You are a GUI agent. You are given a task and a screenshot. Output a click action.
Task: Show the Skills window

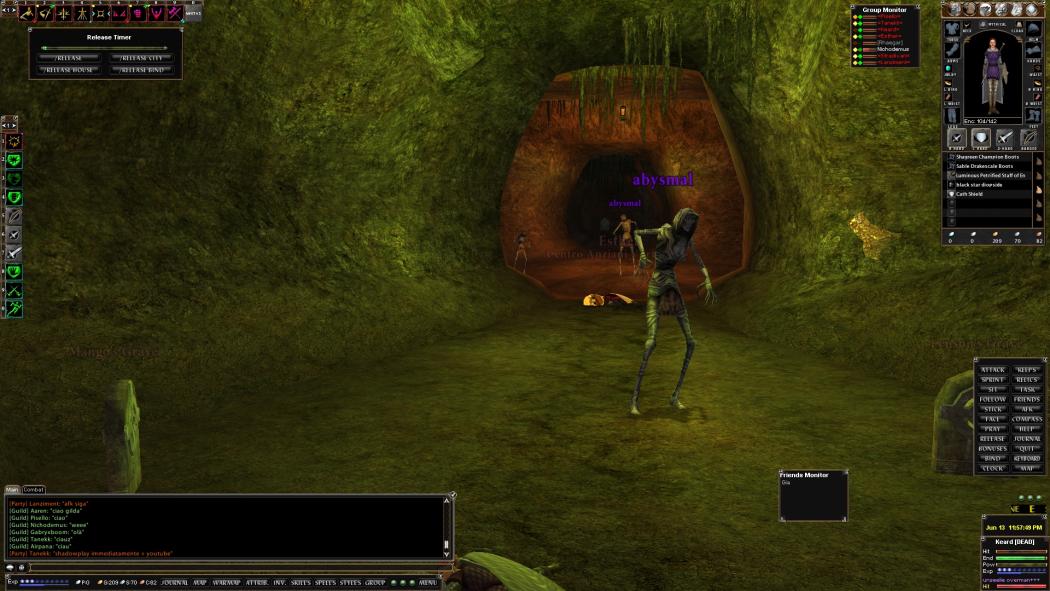pos(301,582)
